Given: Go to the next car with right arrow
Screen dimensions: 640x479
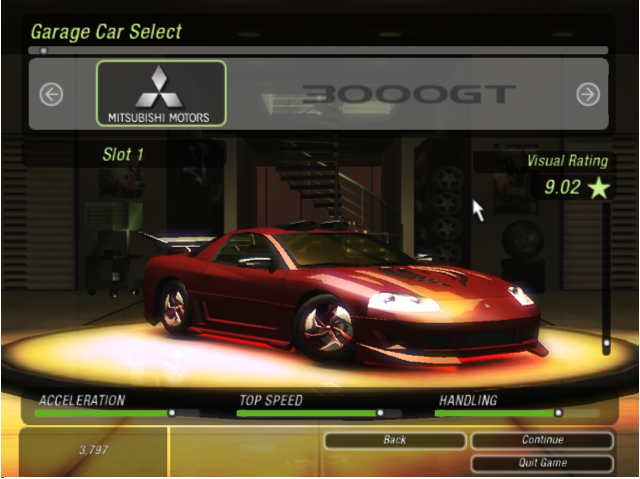Looking at the screenshot, I should 588,94.
